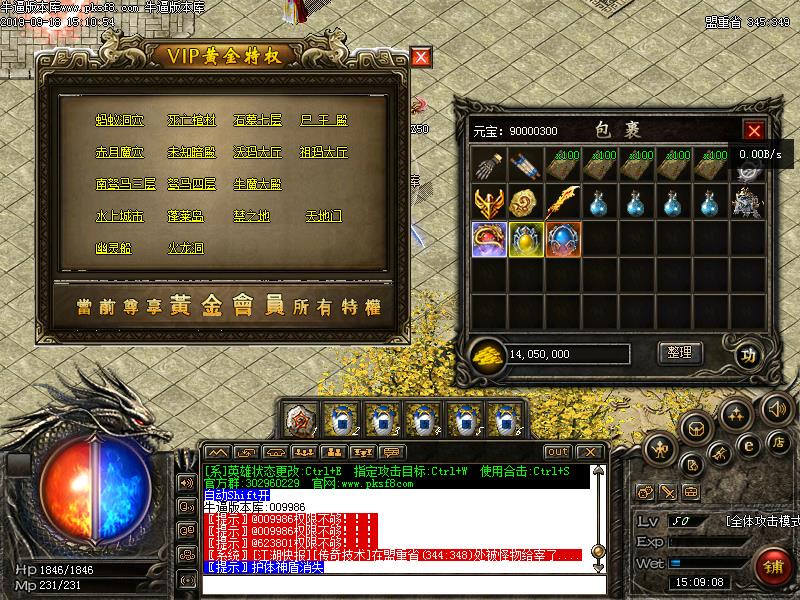Screen dimensions: 800x600
Task: Click the 整理 sort button
Action: [680, 352]
